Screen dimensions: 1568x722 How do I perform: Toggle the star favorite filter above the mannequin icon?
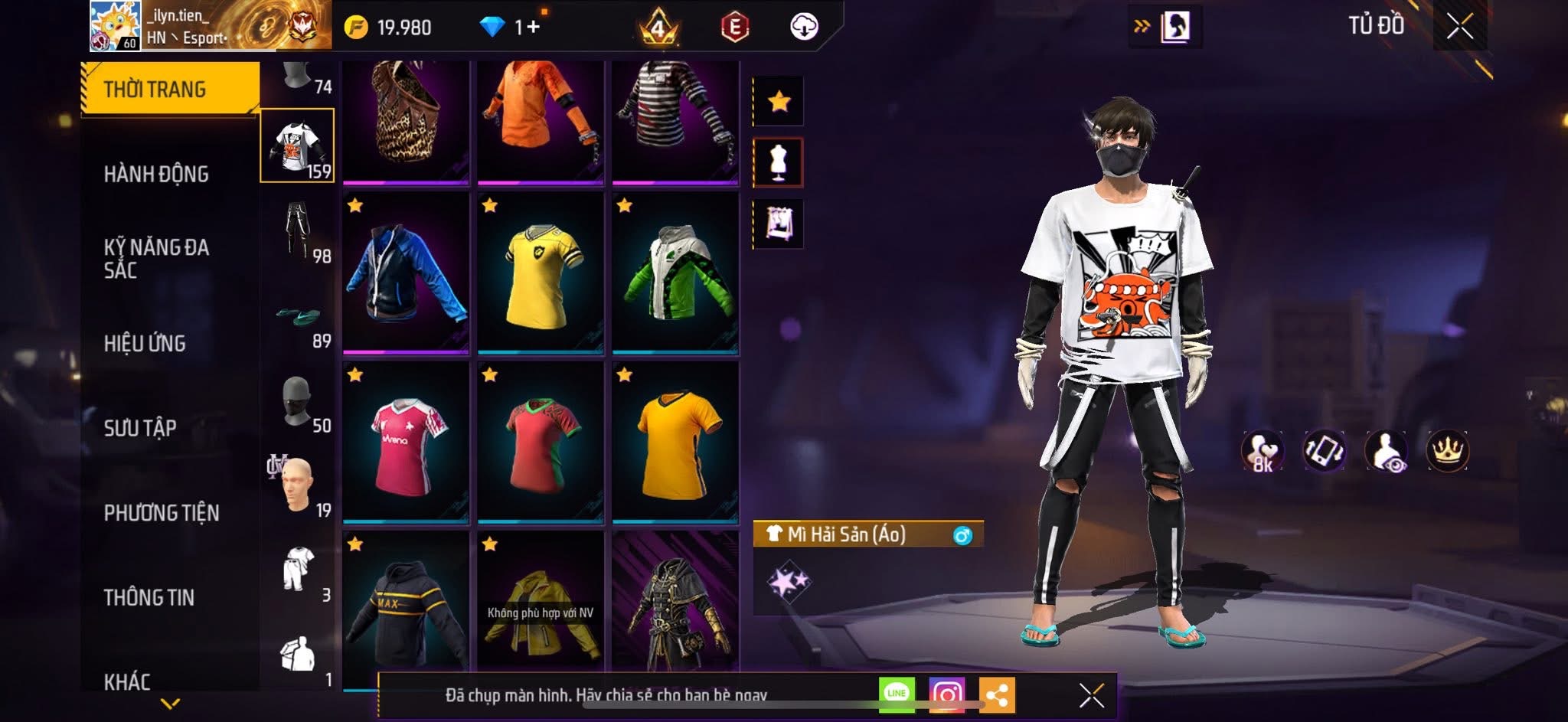pos(779,100)
